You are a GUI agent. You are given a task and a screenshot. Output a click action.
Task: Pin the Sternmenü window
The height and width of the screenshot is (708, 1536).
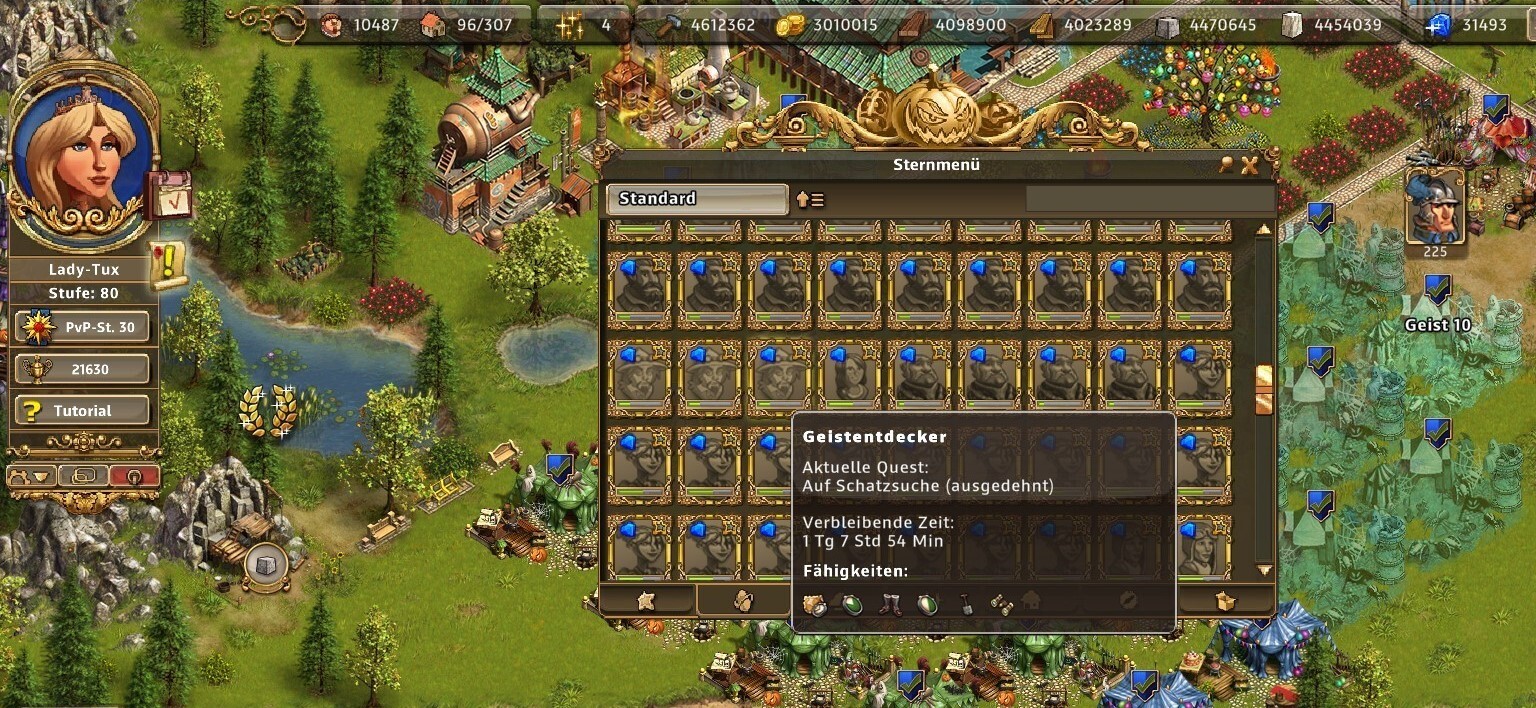click(1227, 166)
